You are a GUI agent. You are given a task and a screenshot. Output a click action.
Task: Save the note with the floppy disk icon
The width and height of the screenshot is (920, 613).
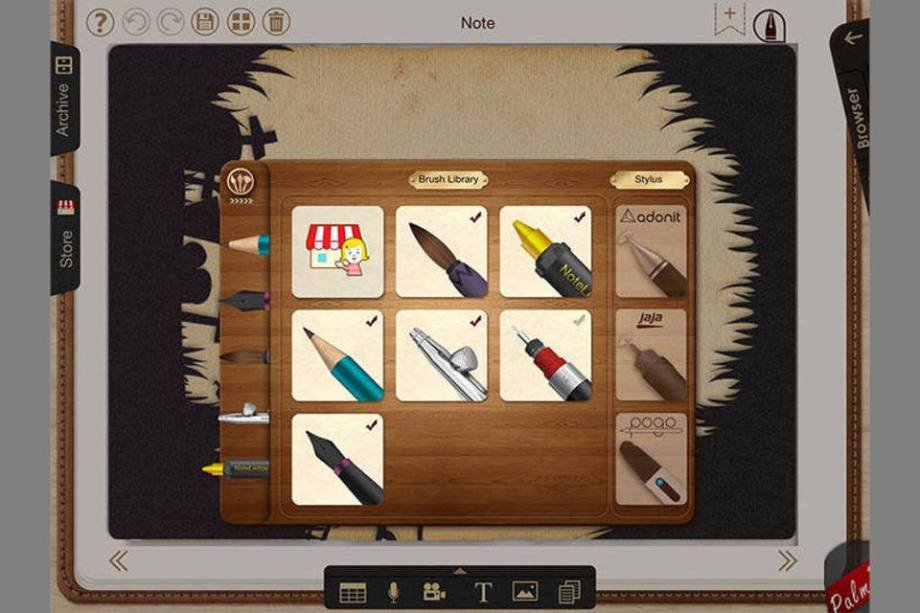(x=205, y=22)
